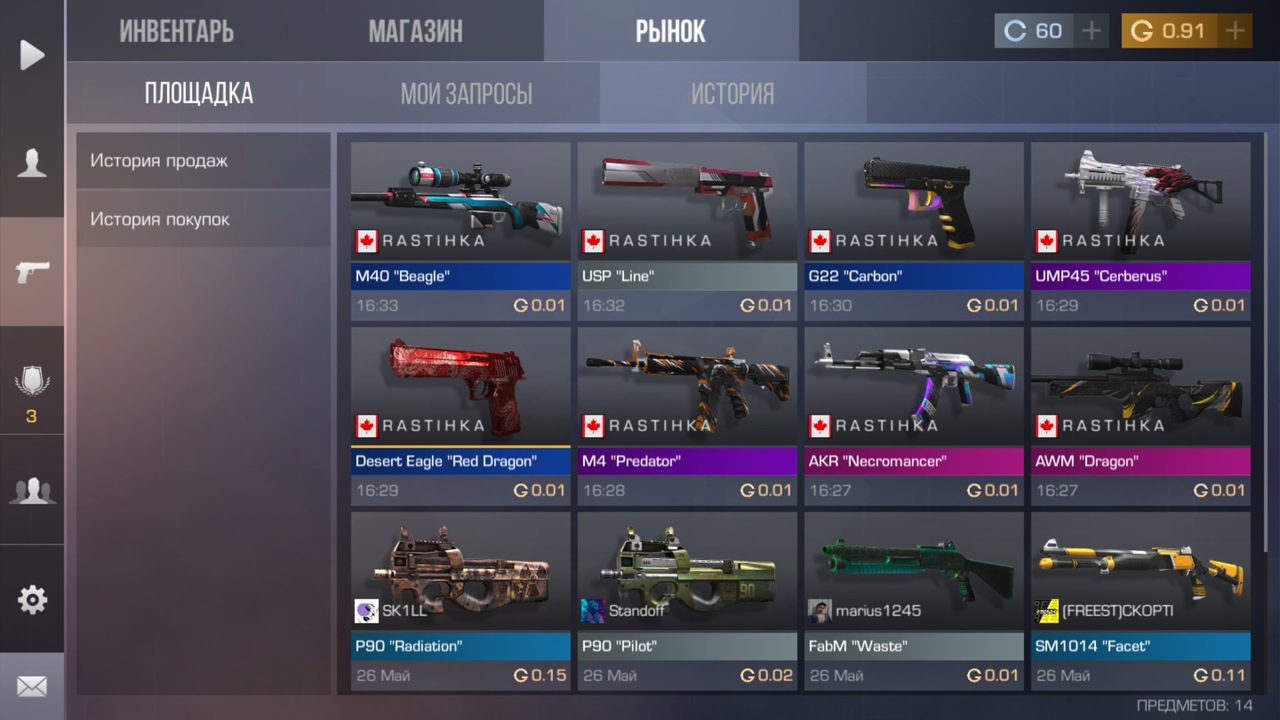
Task: Switch to the Инвентарь tab
Action: pos(177,31)
